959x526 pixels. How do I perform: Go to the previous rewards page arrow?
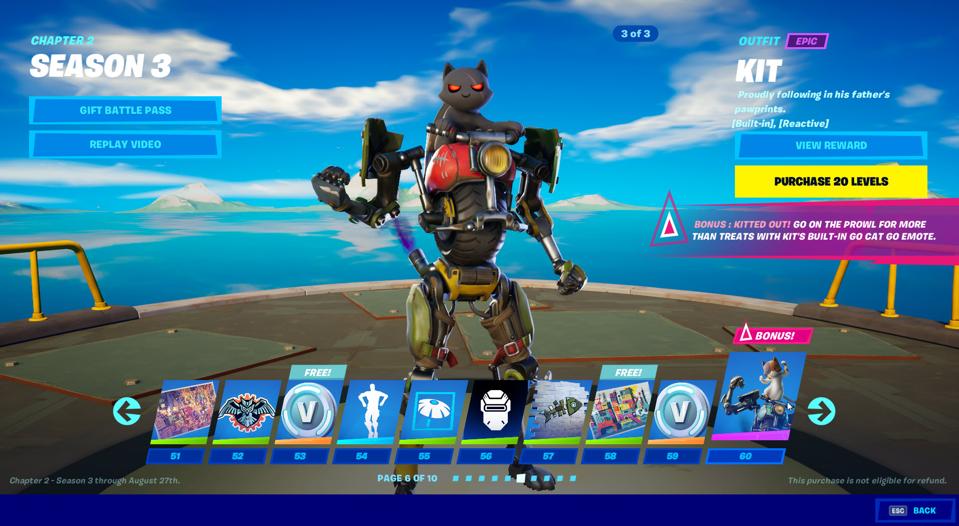coord(127,411)
